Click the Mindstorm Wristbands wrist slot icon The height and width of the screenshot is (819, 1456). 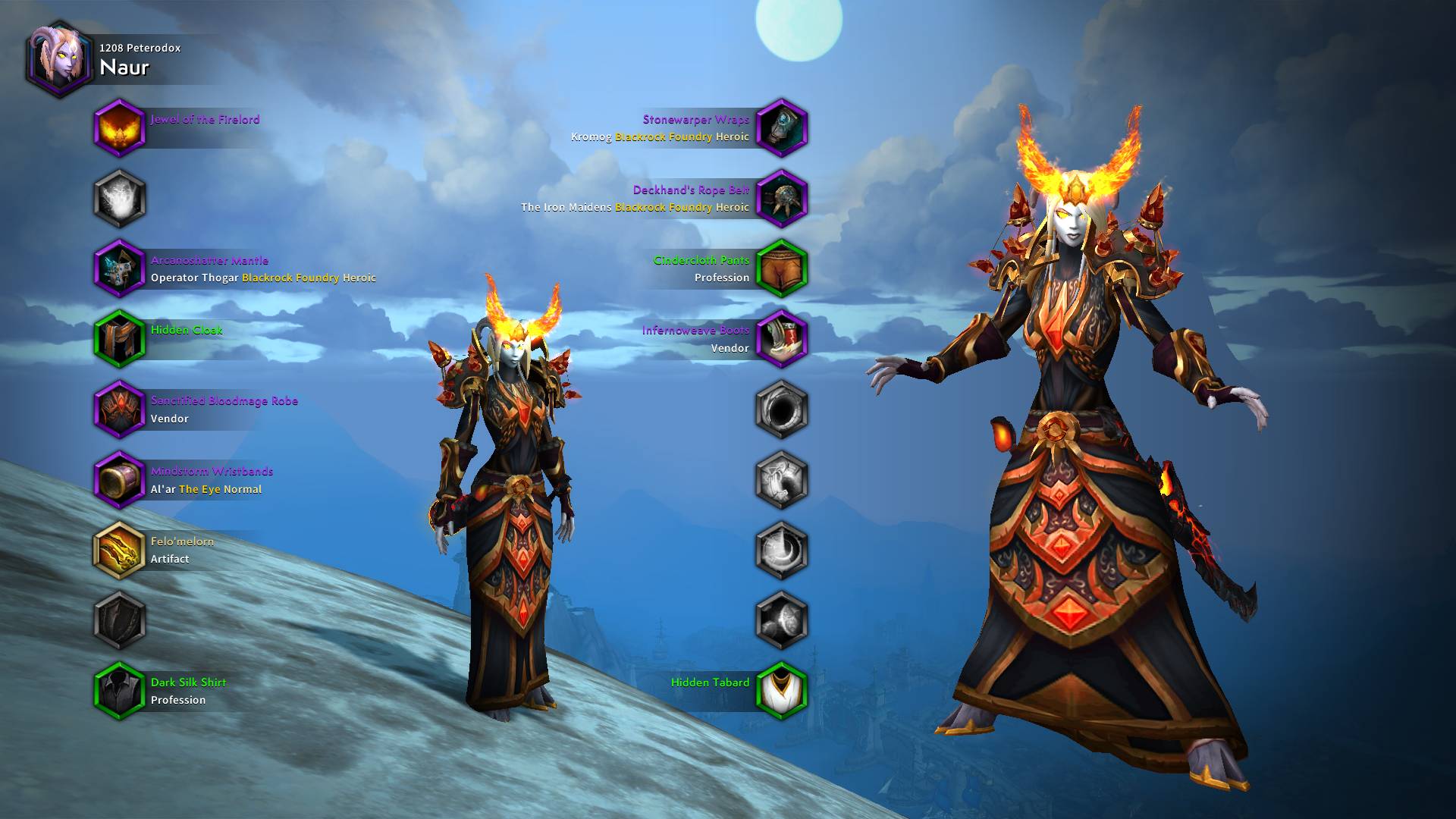click(119, 480)
